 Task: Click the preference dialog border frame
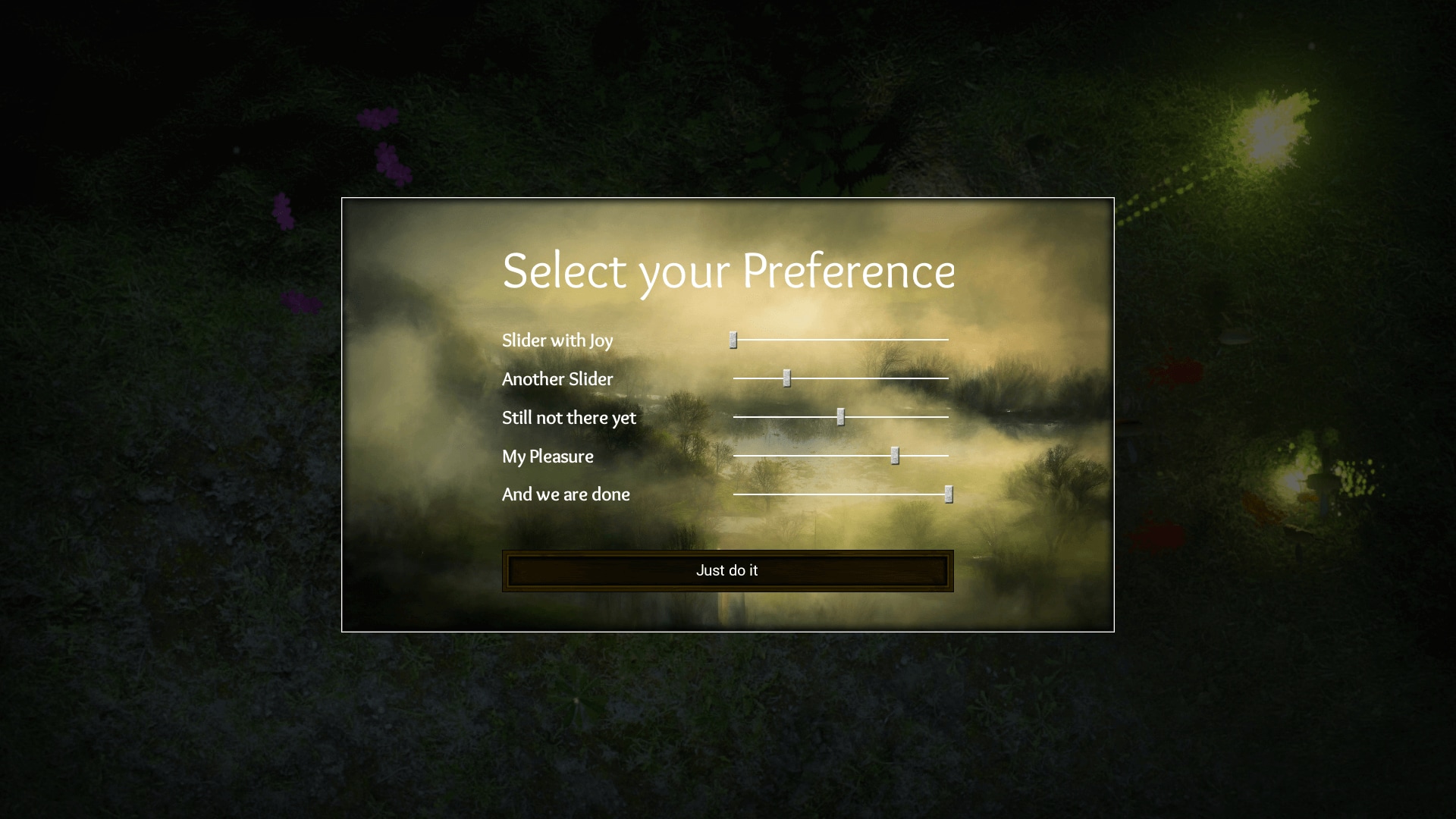click(728, 199)
